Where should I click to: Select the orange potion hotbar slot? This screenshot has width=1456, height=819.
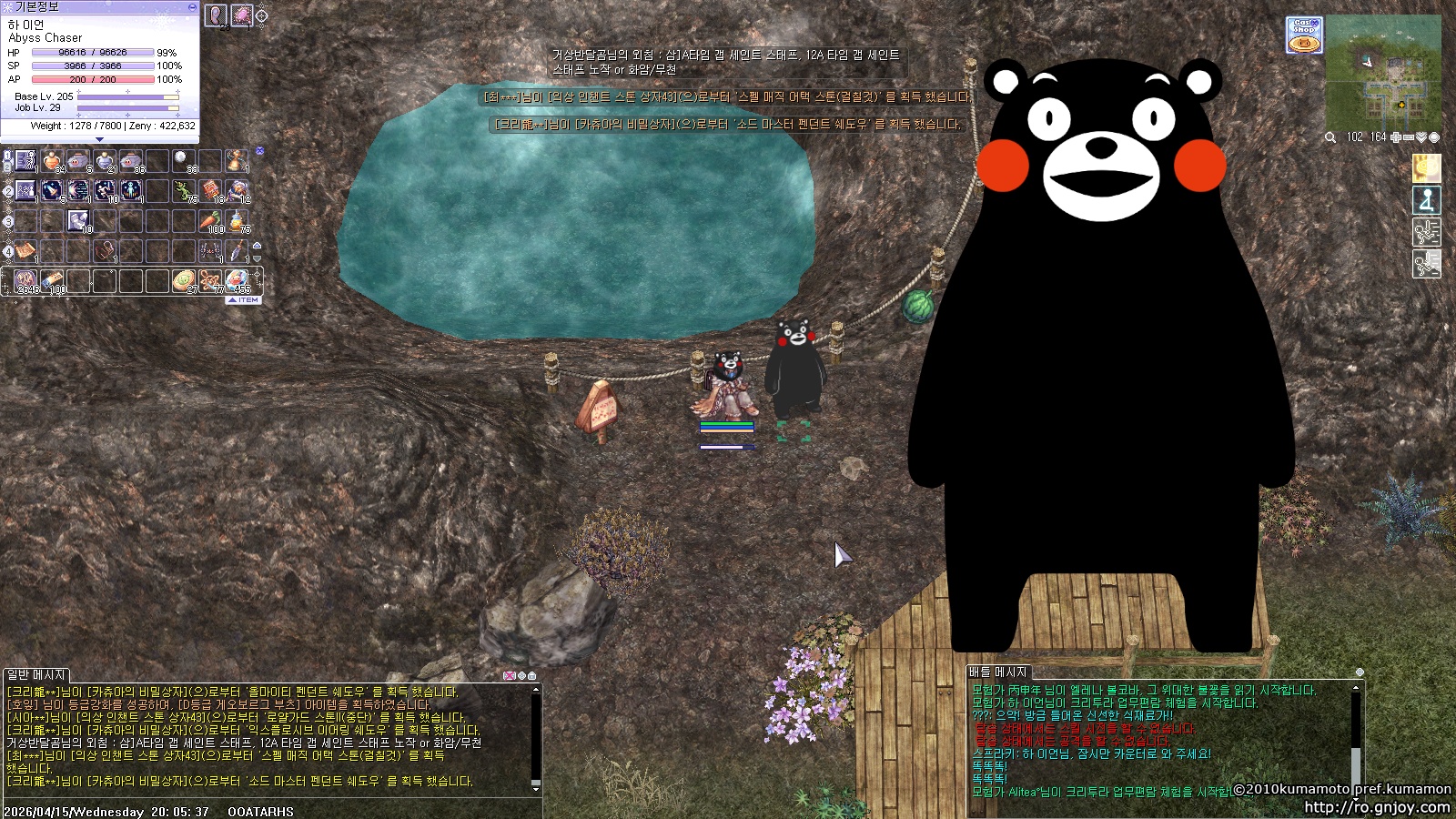point(52,162)
